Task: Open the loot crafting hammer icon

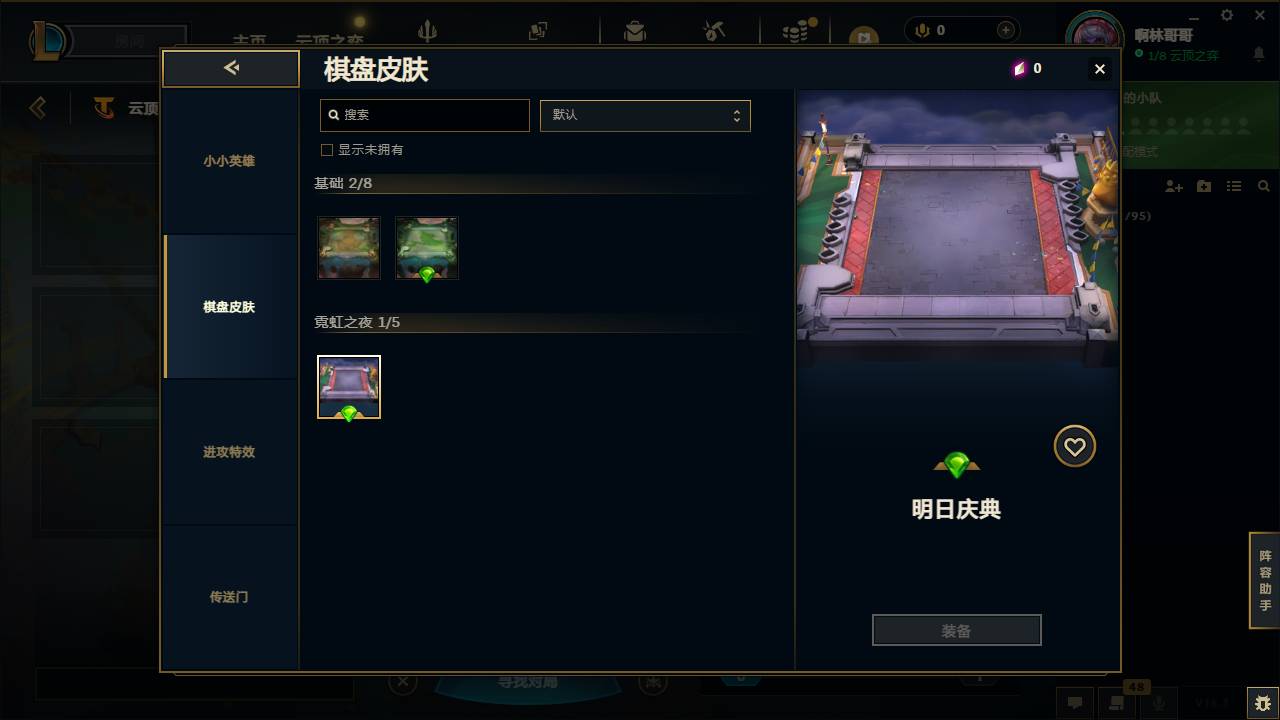Action: point(714,30)
